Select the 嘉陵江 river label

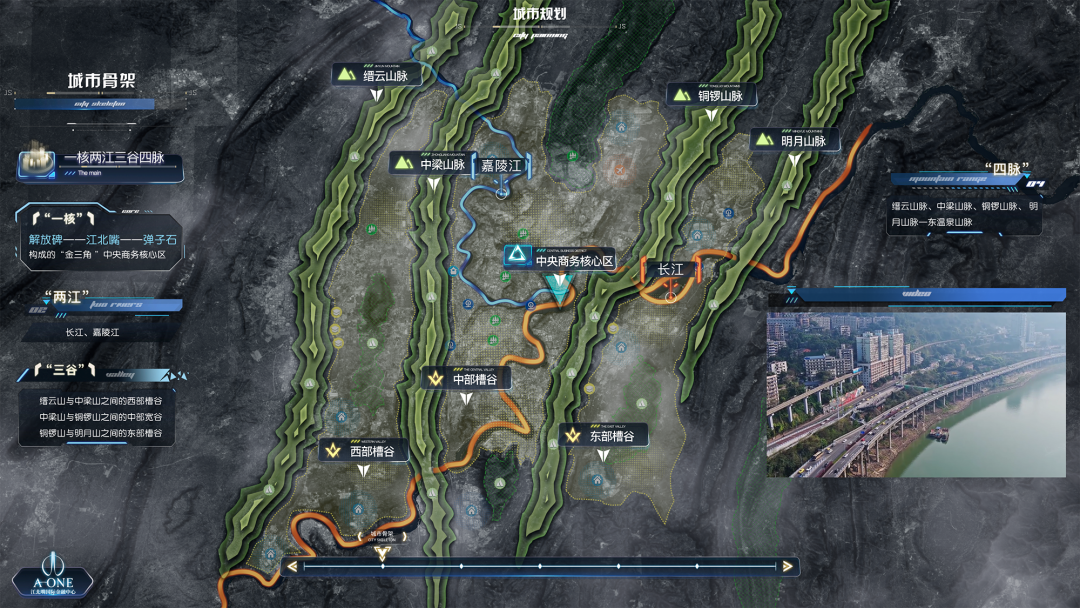(501, 165)
